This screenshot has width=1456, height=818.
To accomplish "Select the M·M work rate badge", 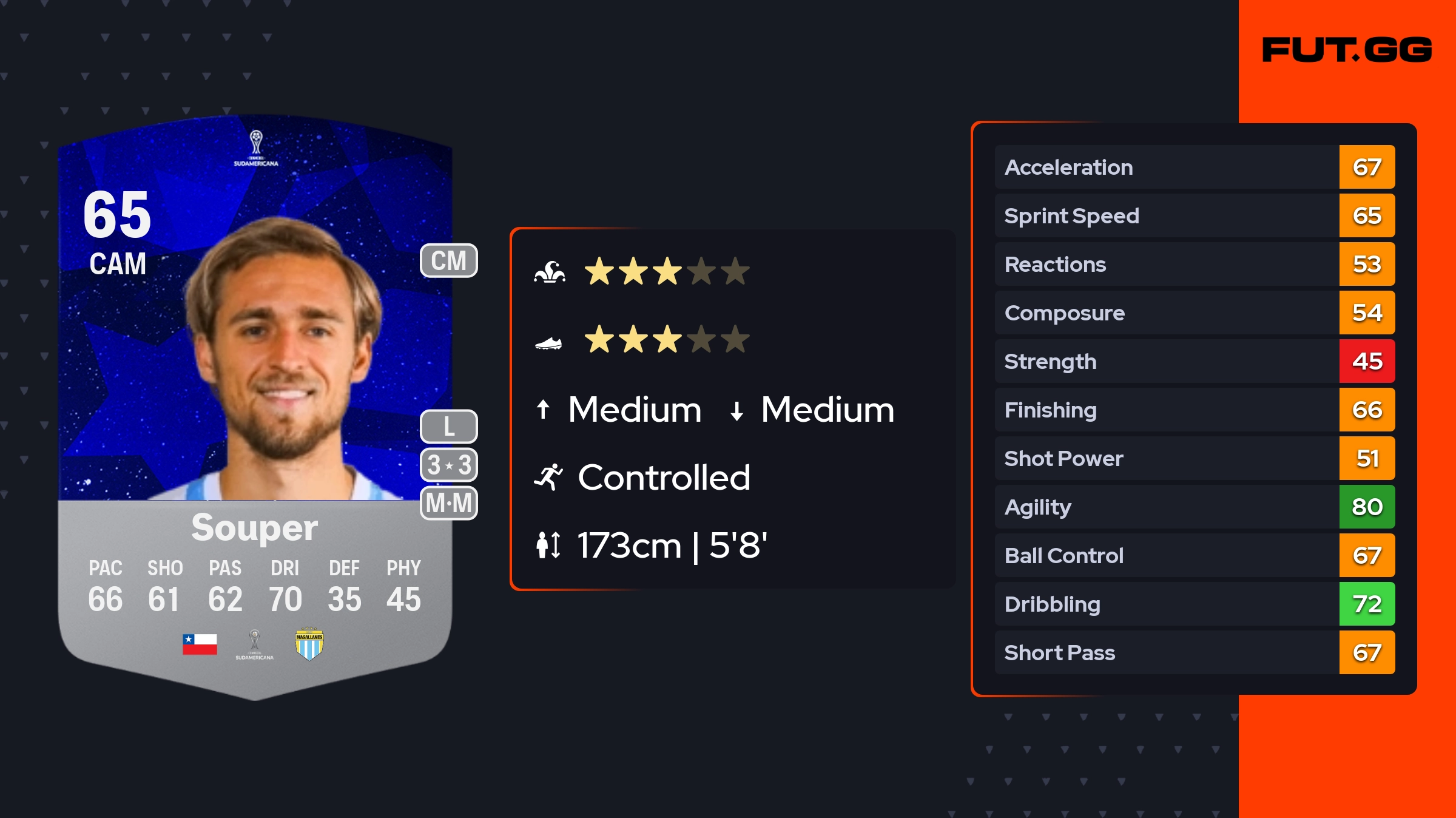I will coord(449,503).
